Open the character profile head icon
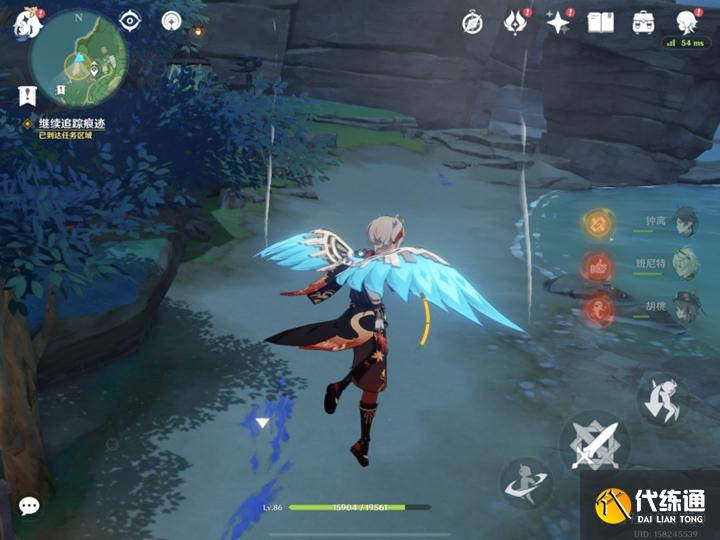Viewport: 720px width, 540px height. [686, 22]
